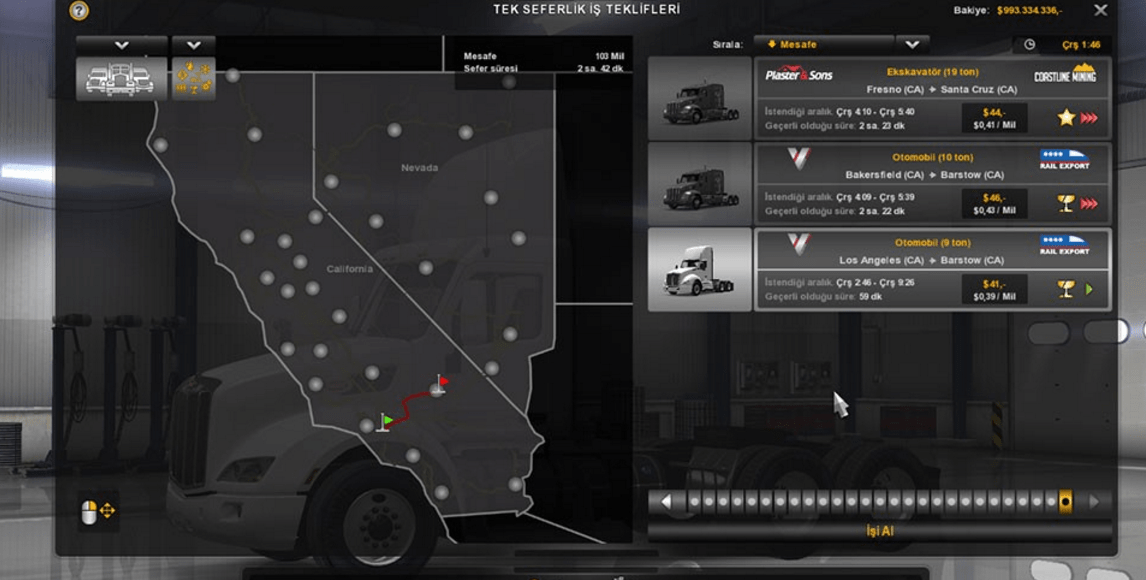
Task: Click the white day cab truck thumbnail
Action: pos(699,269)
